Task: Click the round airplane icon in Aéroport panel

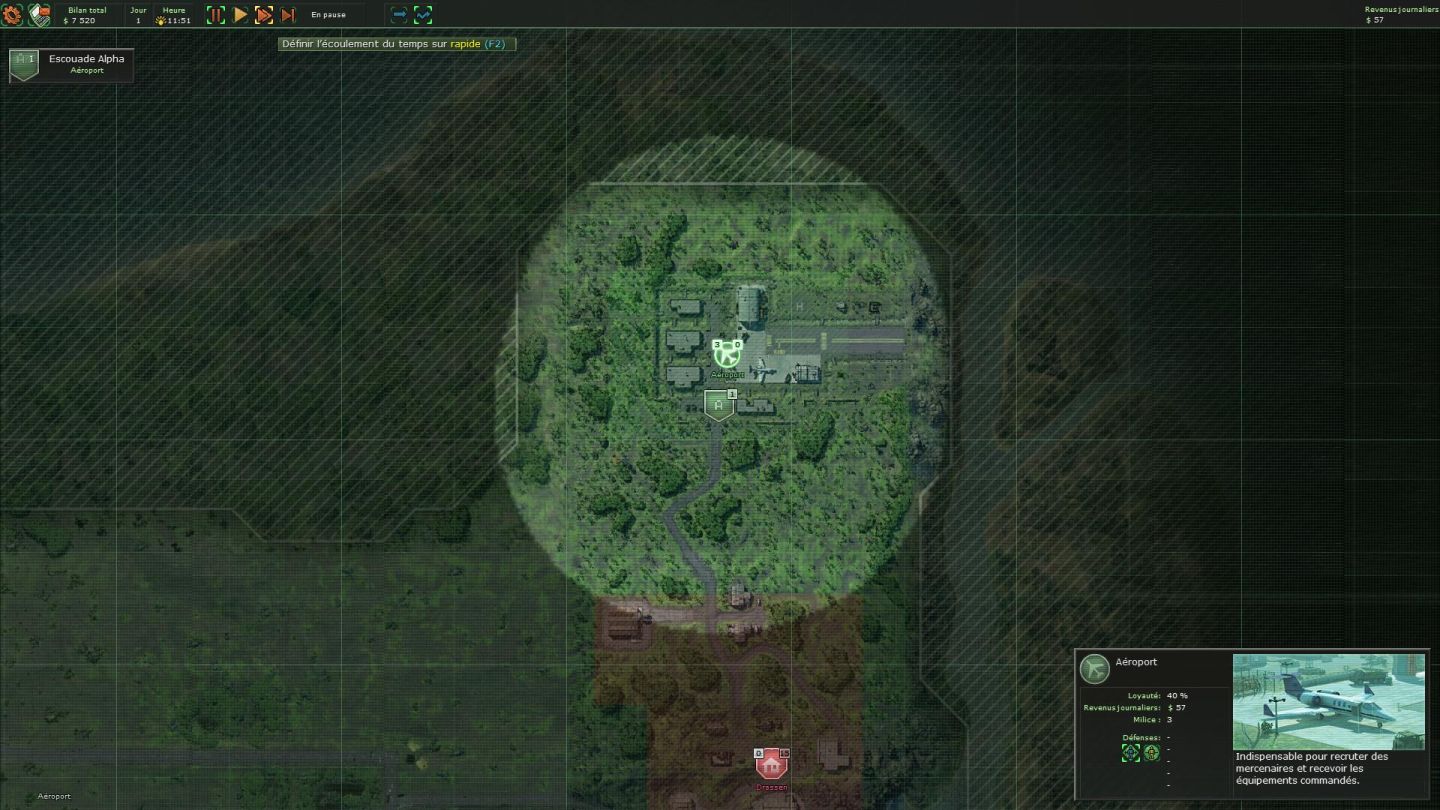Action: (x=1095, y=668)
